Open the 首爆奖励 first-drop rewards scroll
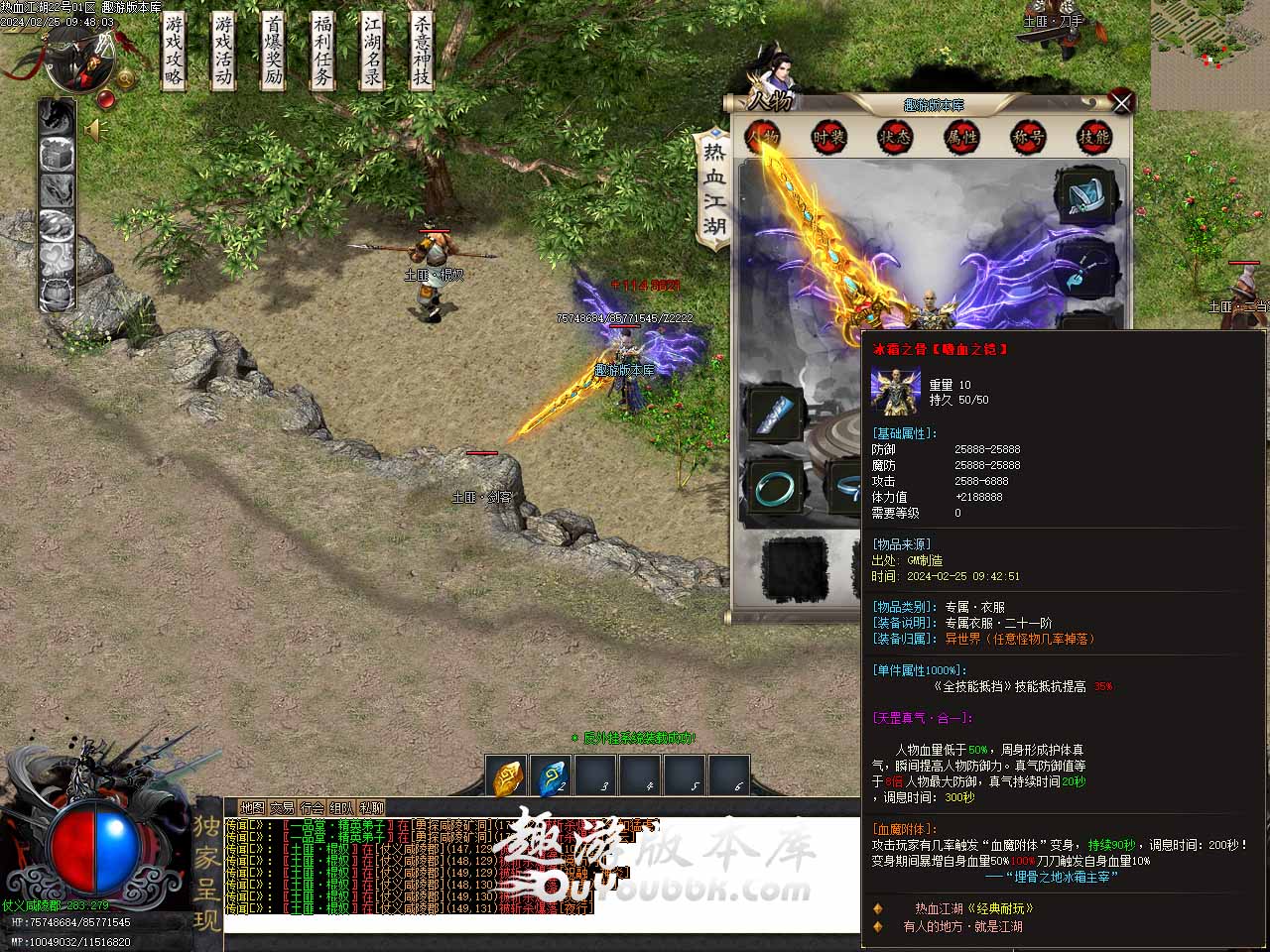This screenshot has height=952, width=1270. 273,52
